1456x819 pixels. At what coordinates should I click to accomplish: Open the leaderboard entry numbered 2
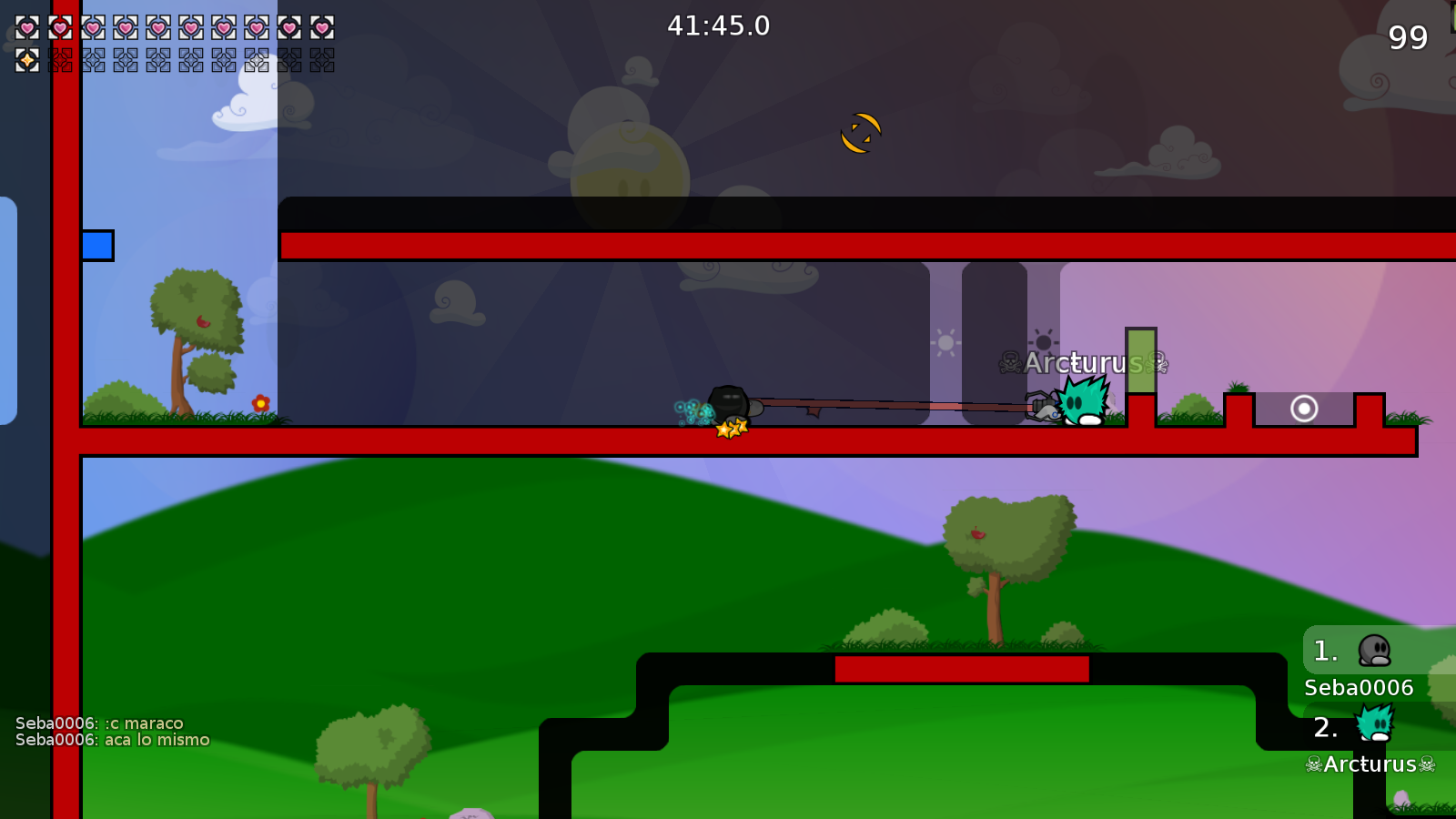[x=1324, y=727]
